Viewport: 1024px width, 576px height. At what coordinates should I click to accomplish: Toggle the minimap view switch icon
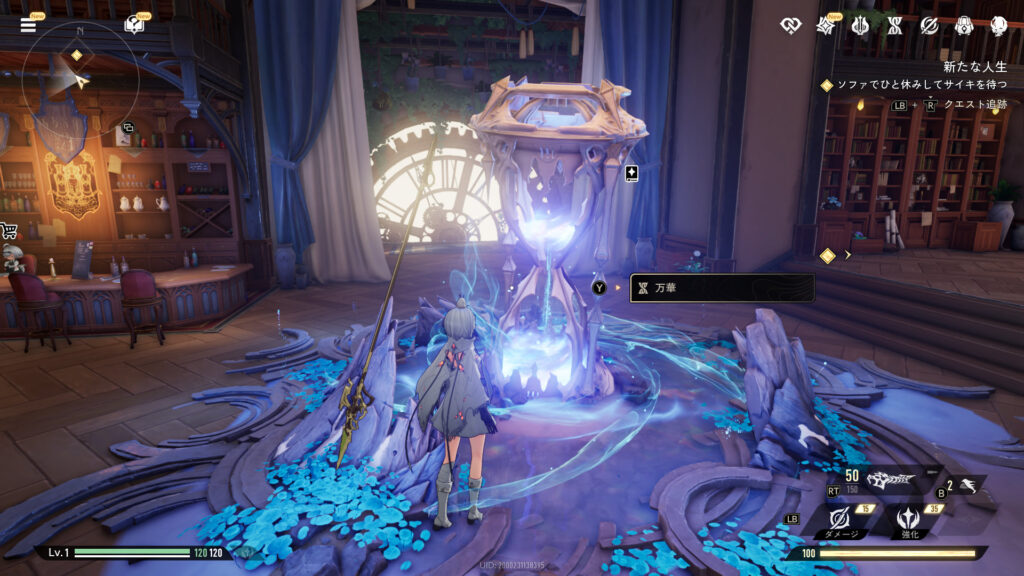(x=126, y=129)
